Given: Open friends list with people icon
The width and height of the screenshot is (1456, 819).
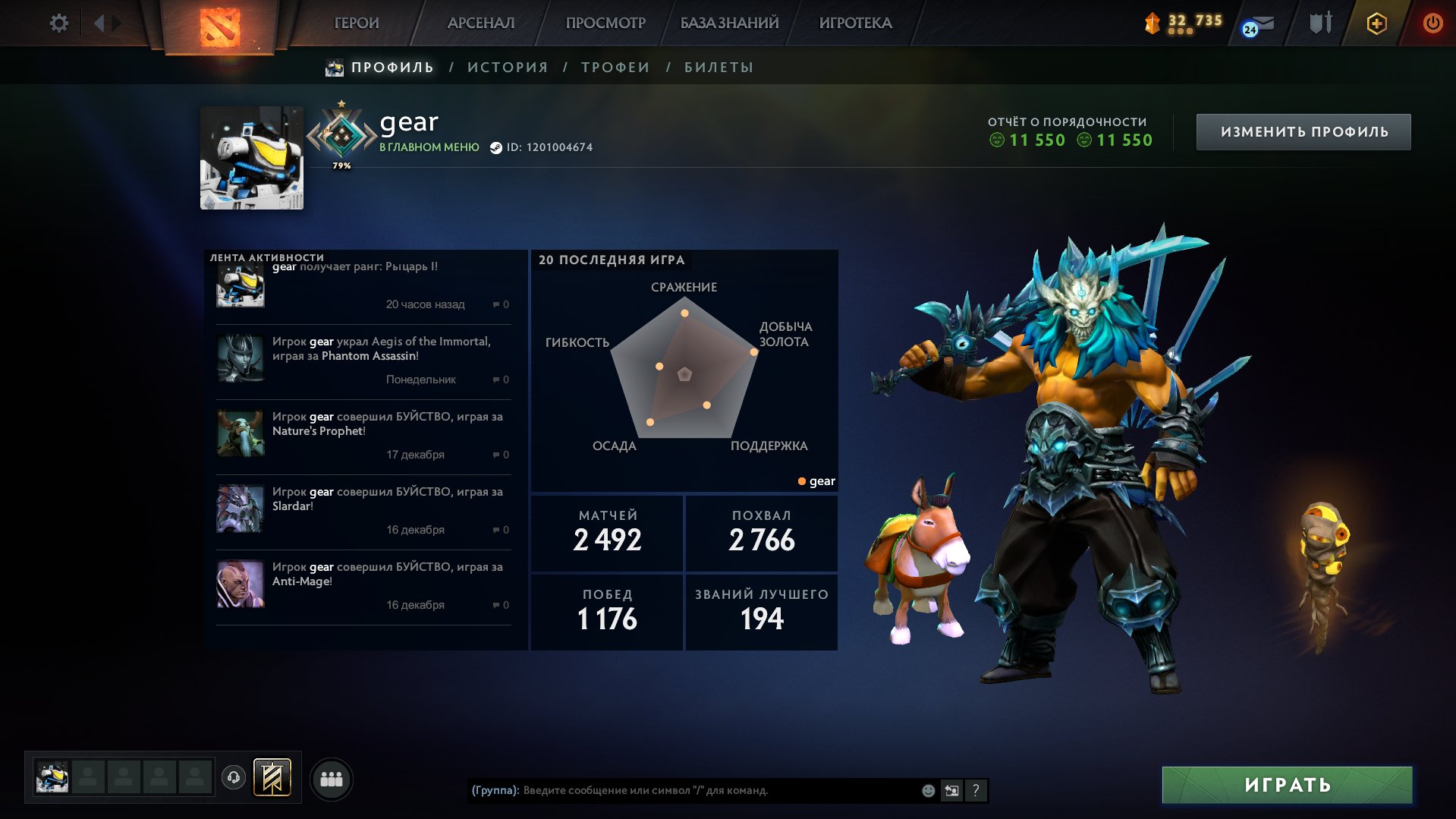Looking at the screenshot, I should pos(332,777).
